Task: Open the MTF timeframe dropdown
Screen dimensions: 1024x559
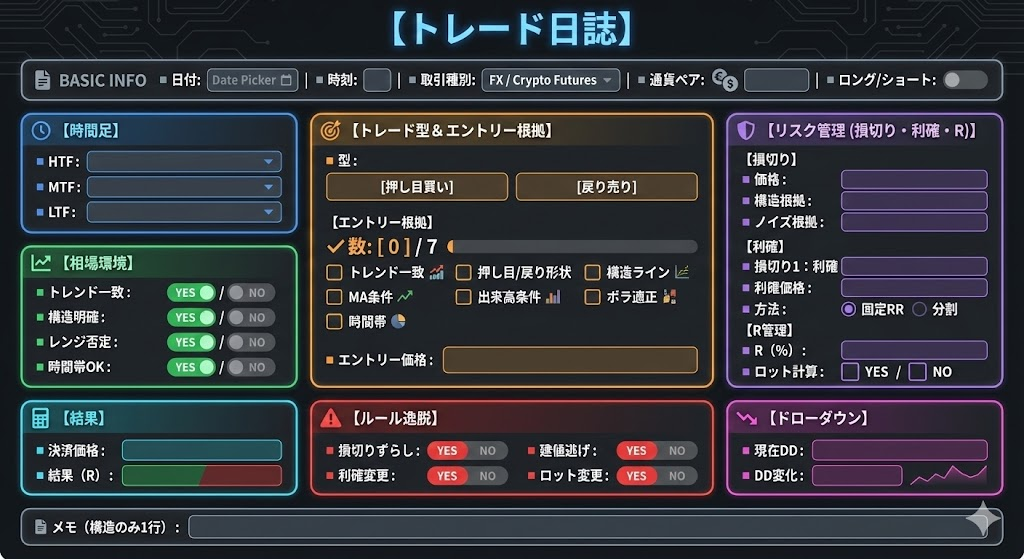Action: click(x=184, y=187)
